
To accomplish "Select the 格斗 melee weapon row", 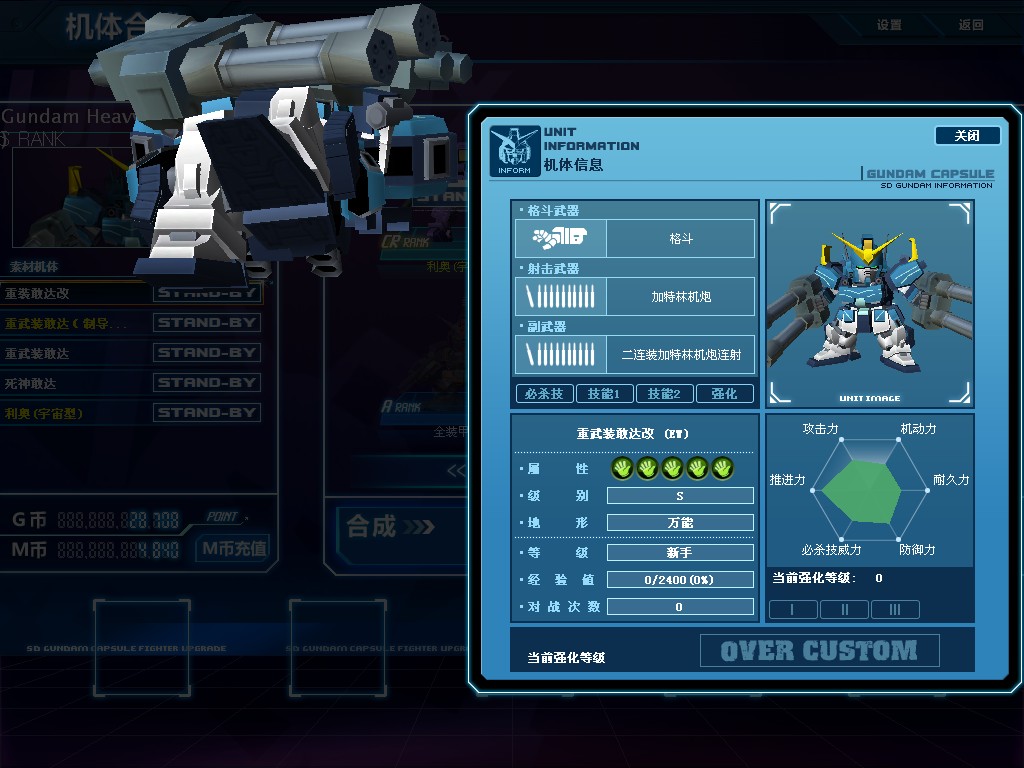I will tap(635, 239).
